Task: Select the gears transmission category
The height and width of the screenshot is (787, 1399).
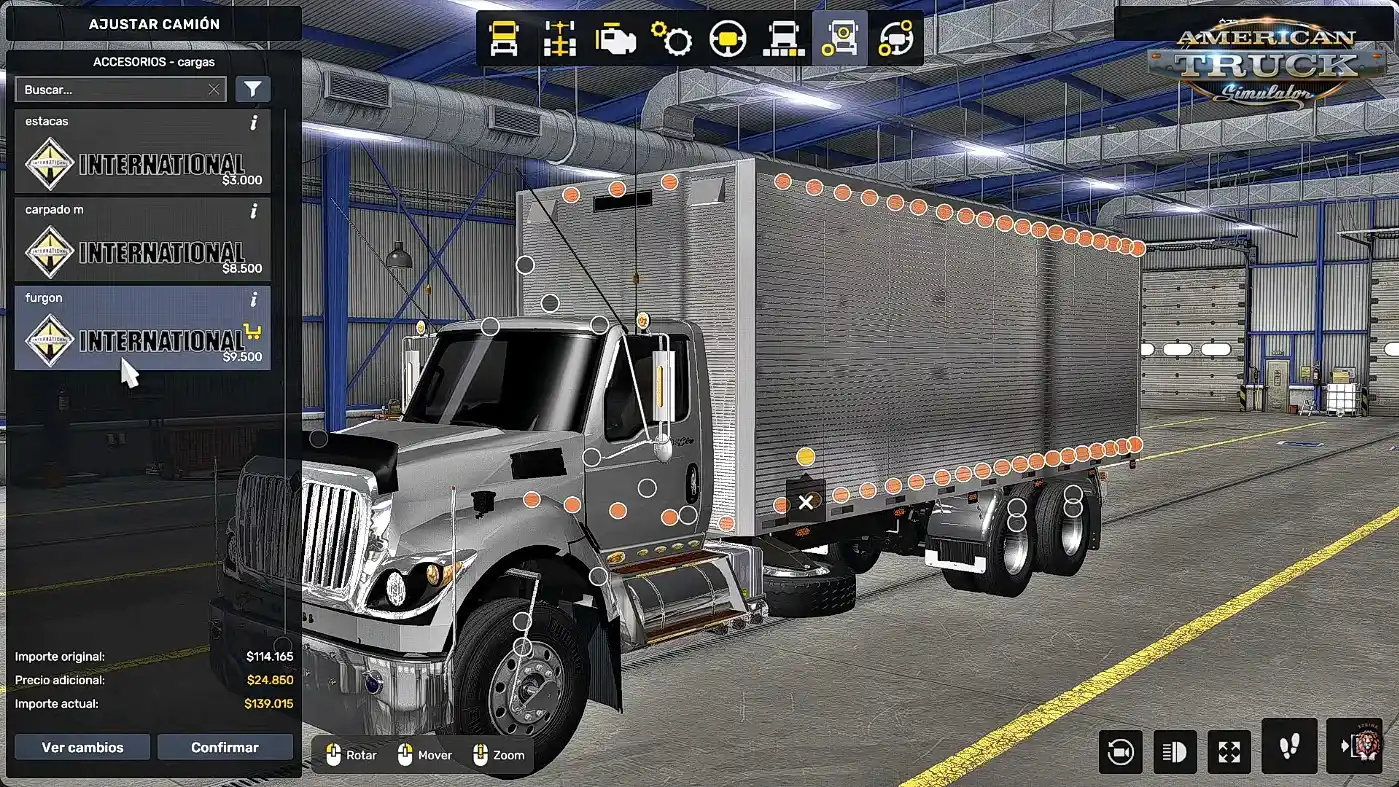Action: (x=672, y=39)
